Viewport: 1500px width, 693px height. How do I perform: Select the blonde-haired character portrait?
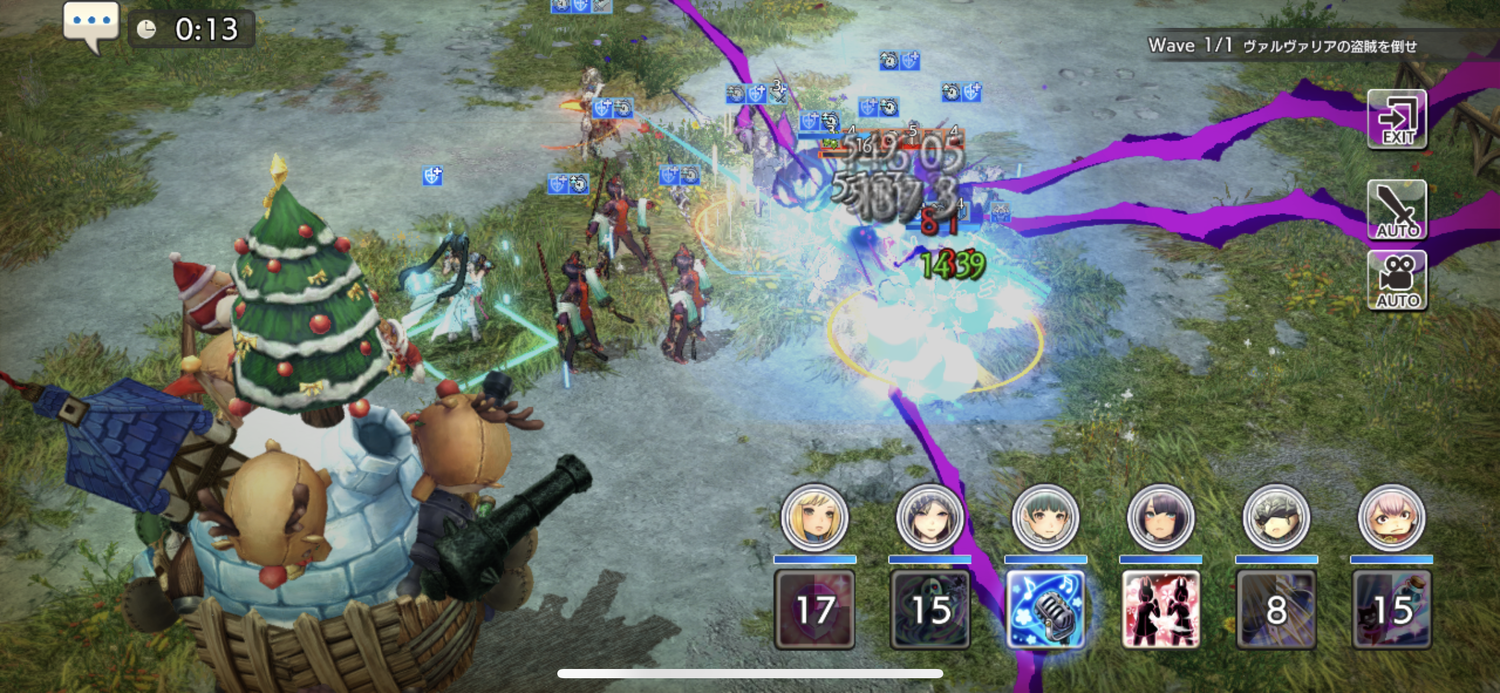point(815,518)
